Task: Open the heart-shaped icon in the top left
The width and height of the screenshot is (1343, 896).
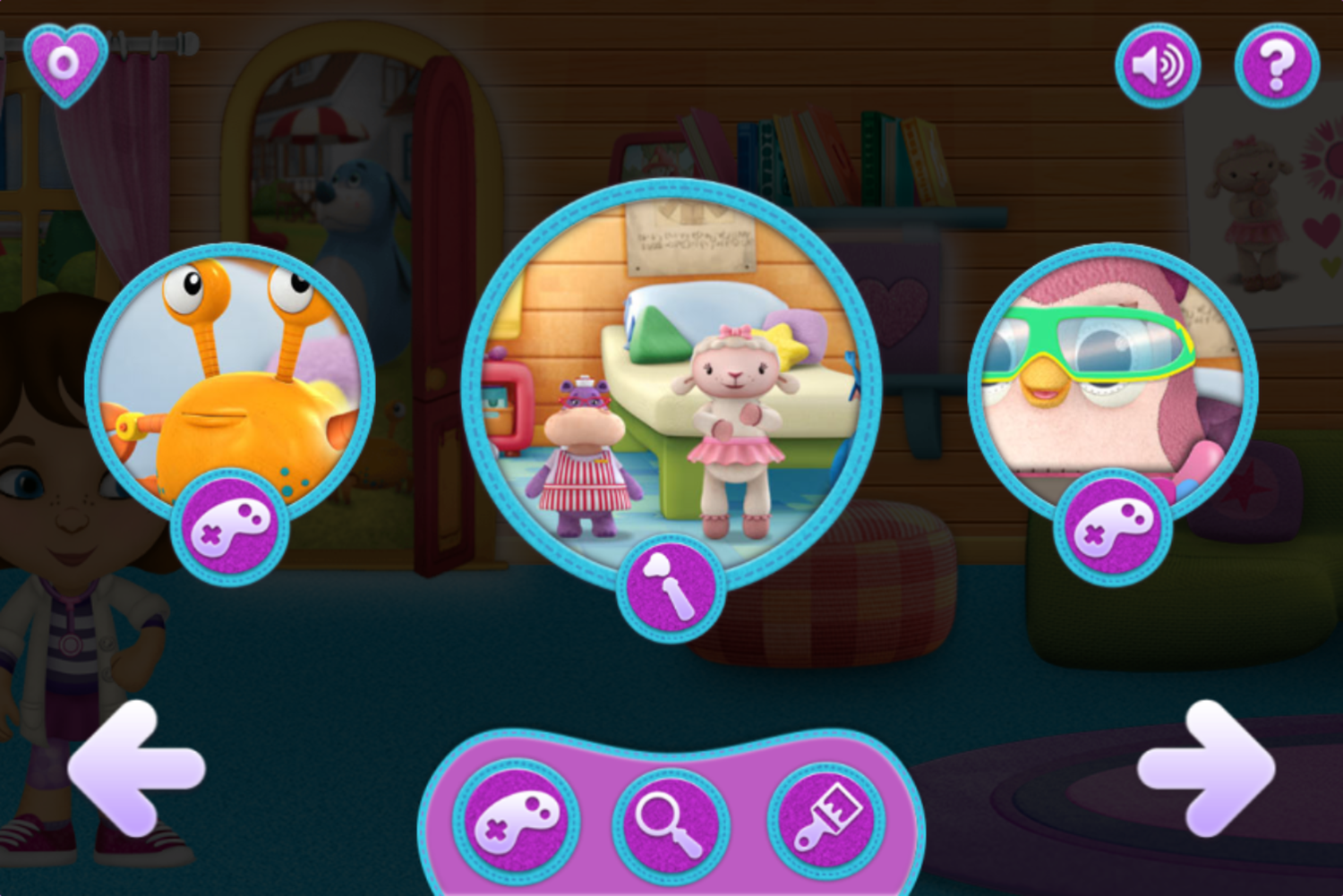Action: point(64,61)
